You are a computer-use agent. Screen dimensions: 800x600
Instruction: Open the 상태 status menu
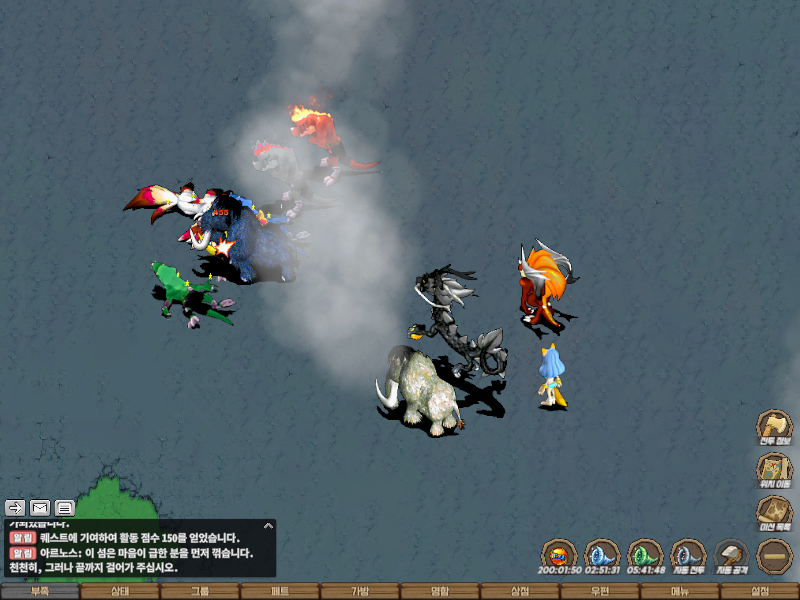coord(120,591)
